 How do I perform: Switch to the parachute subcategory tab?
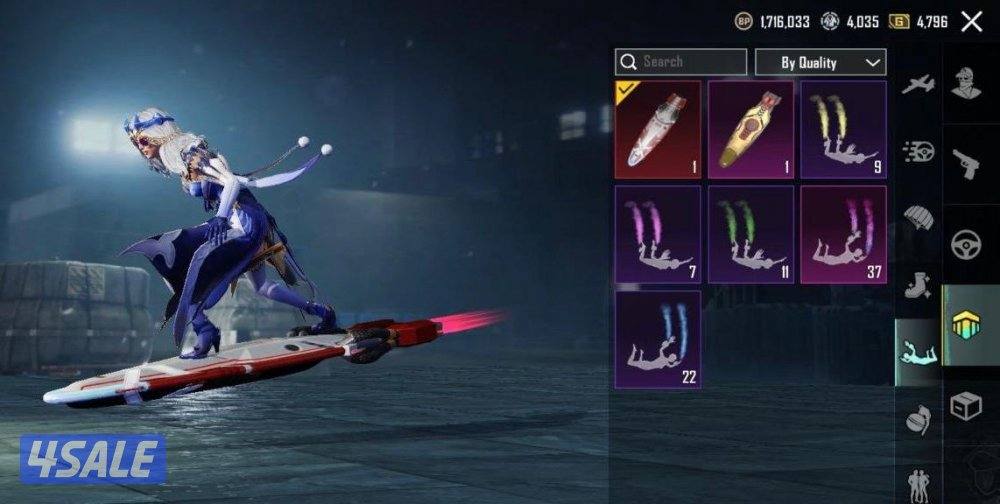pos(917,217)
